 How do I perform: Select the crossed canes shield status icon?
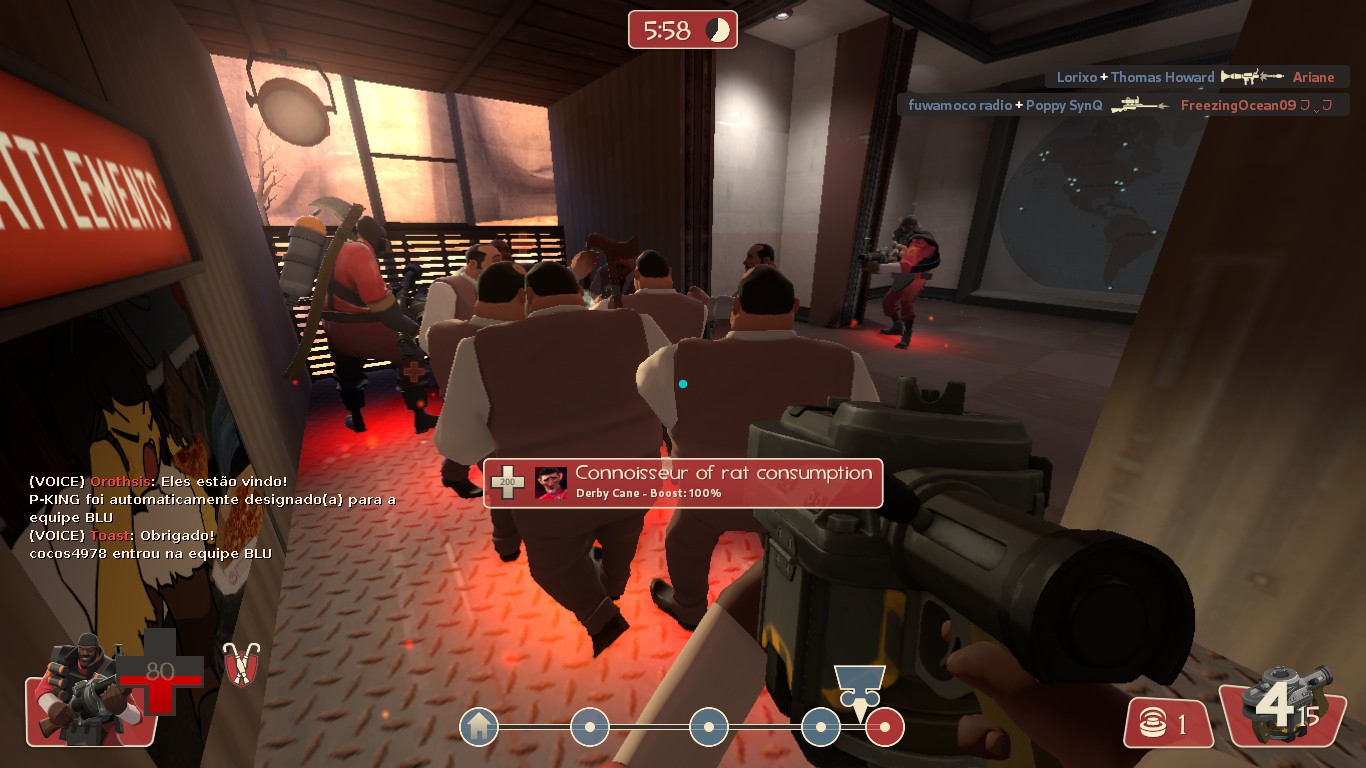[x=240, y=664]
